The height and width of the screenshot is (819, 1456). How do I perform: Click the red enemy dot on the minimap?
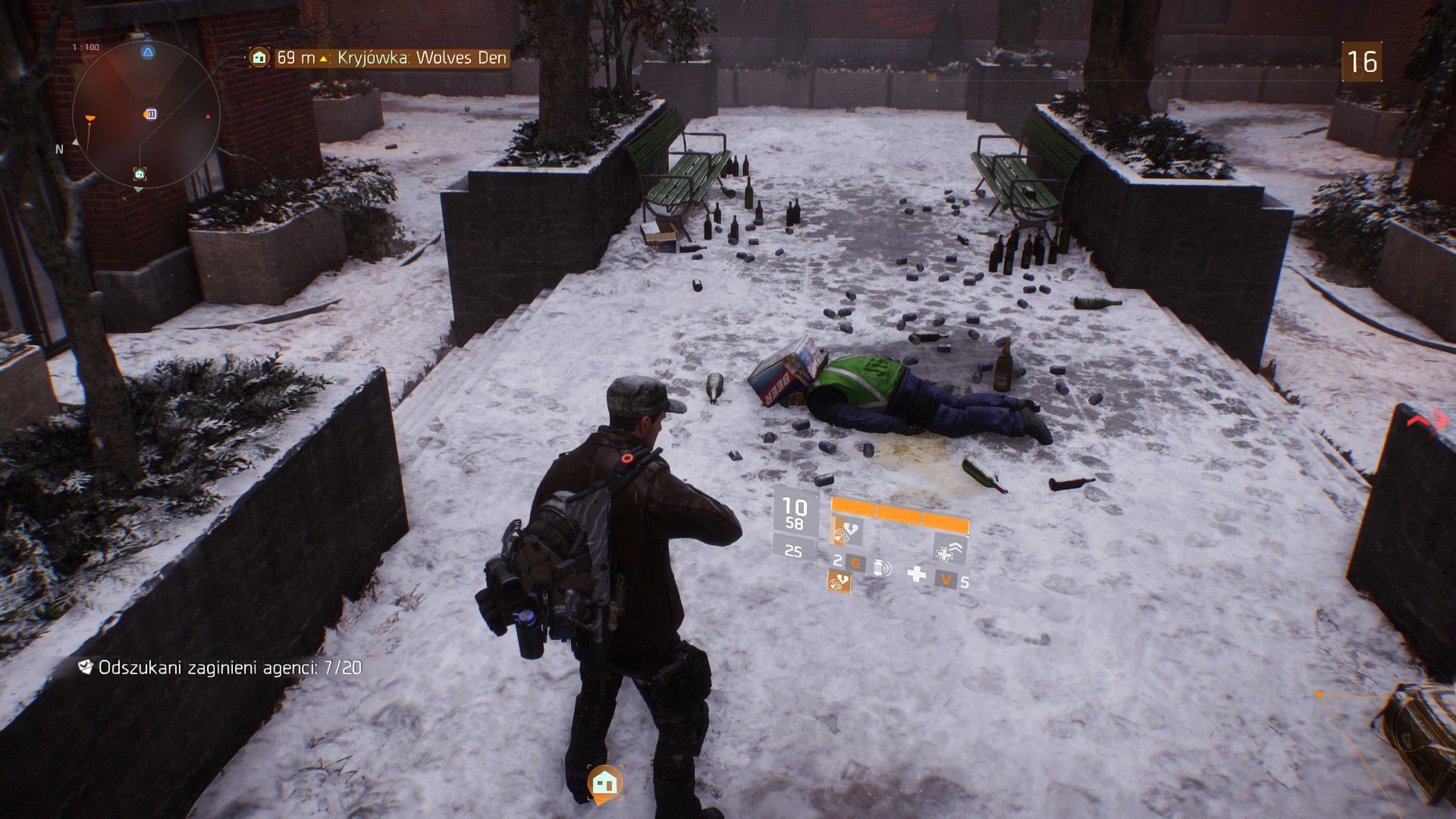[208, 116]
